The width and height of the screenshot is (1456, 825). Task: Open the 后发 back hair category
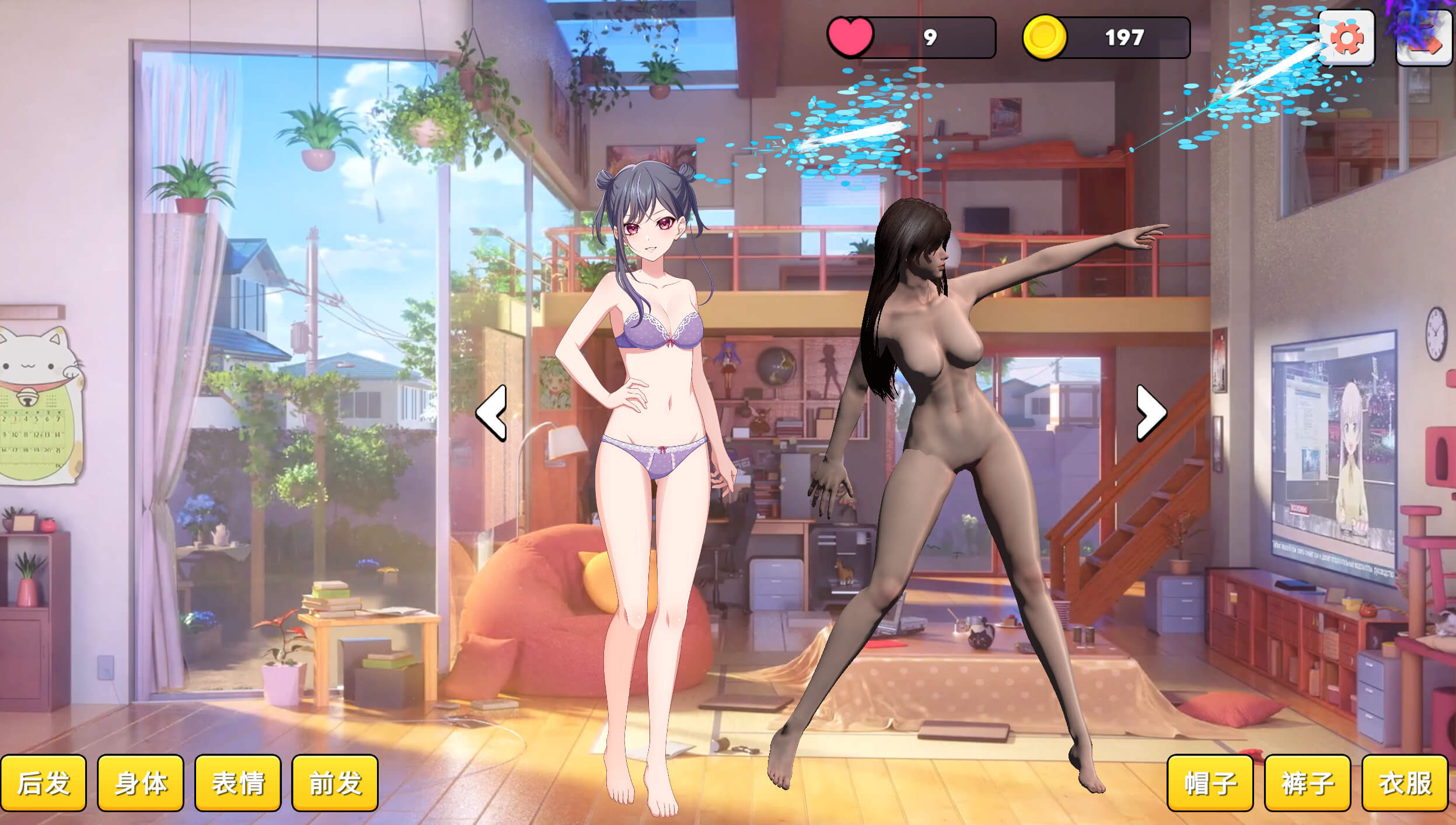[43, 783]
